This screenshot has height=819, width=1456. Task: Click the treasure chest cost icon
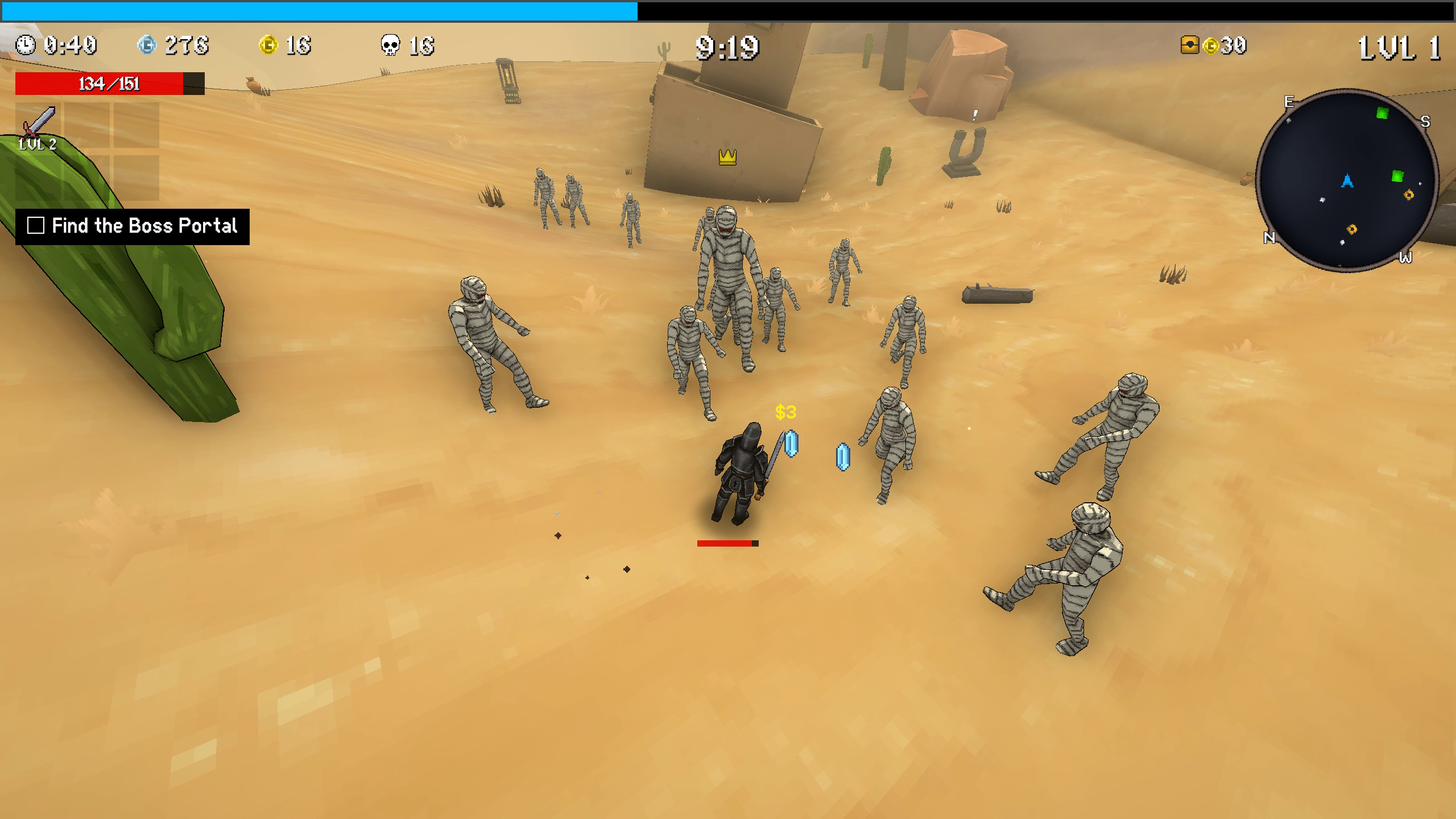click(x=1190, y=45)
